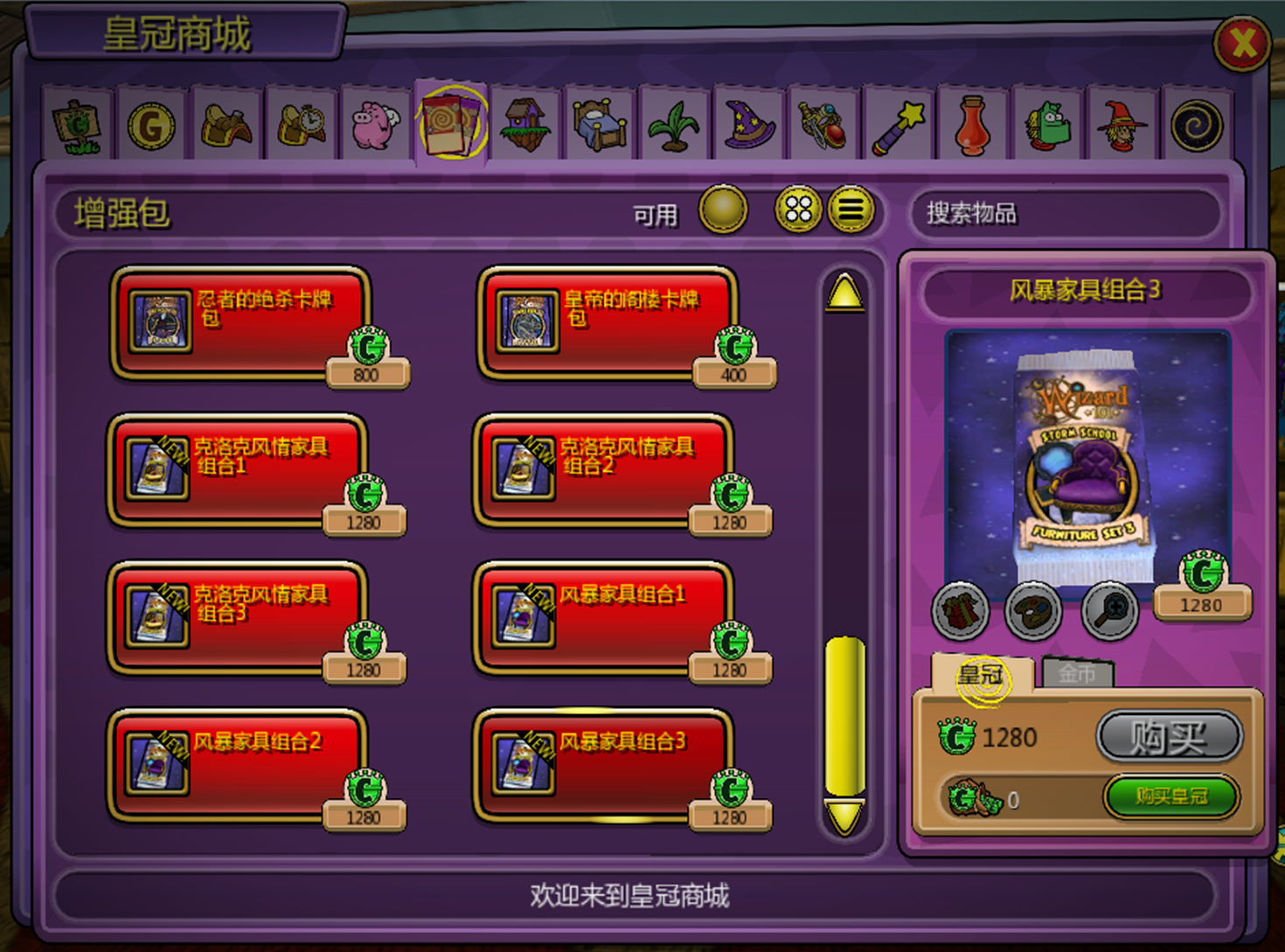Click the 购买皇冠 buy crowns button
The height and width of the screenshot is (952, 1285).
click(1171, 797)
